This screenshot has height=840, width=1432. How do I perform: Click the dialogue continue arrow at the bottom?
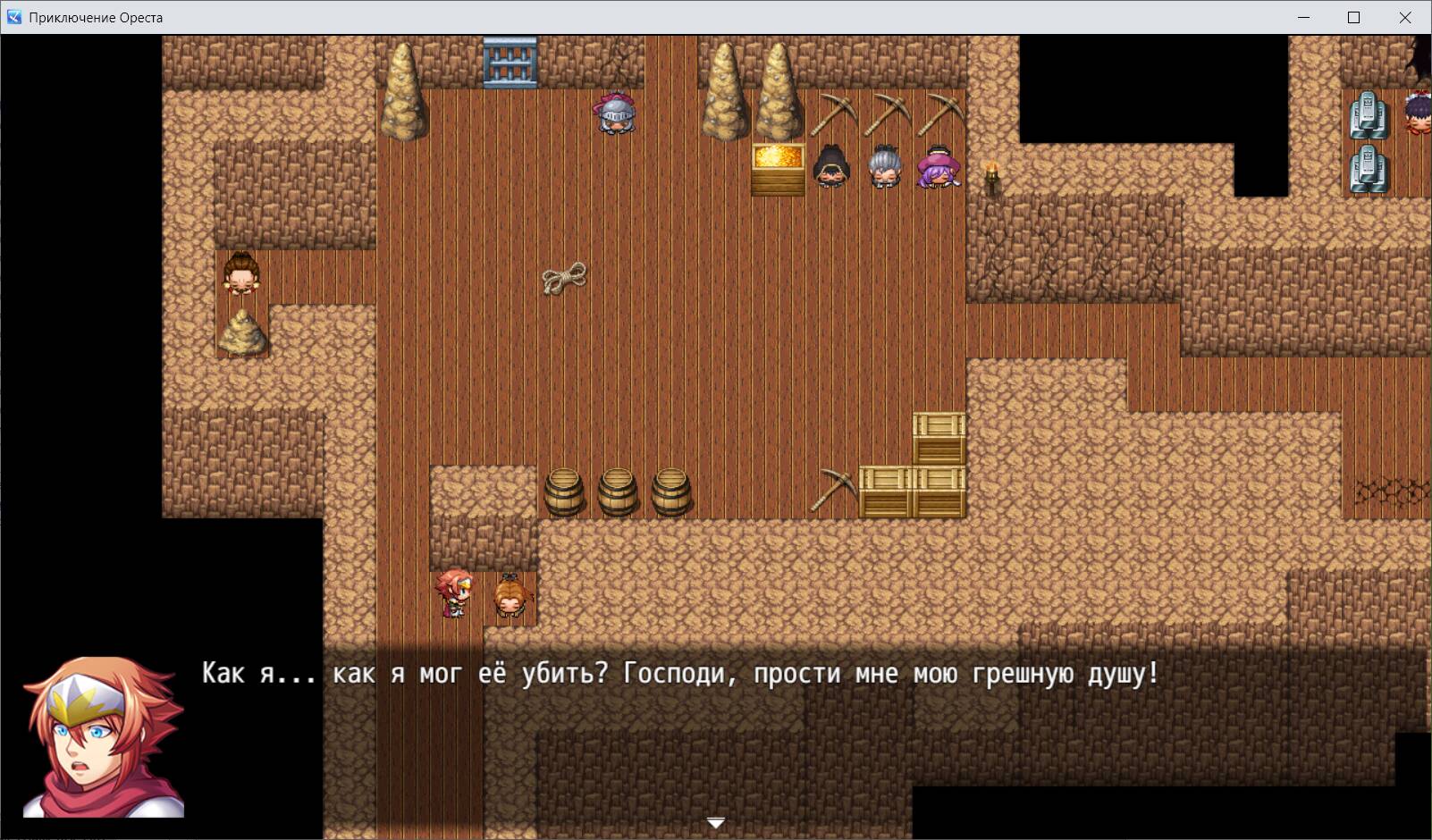click(715, 823)
